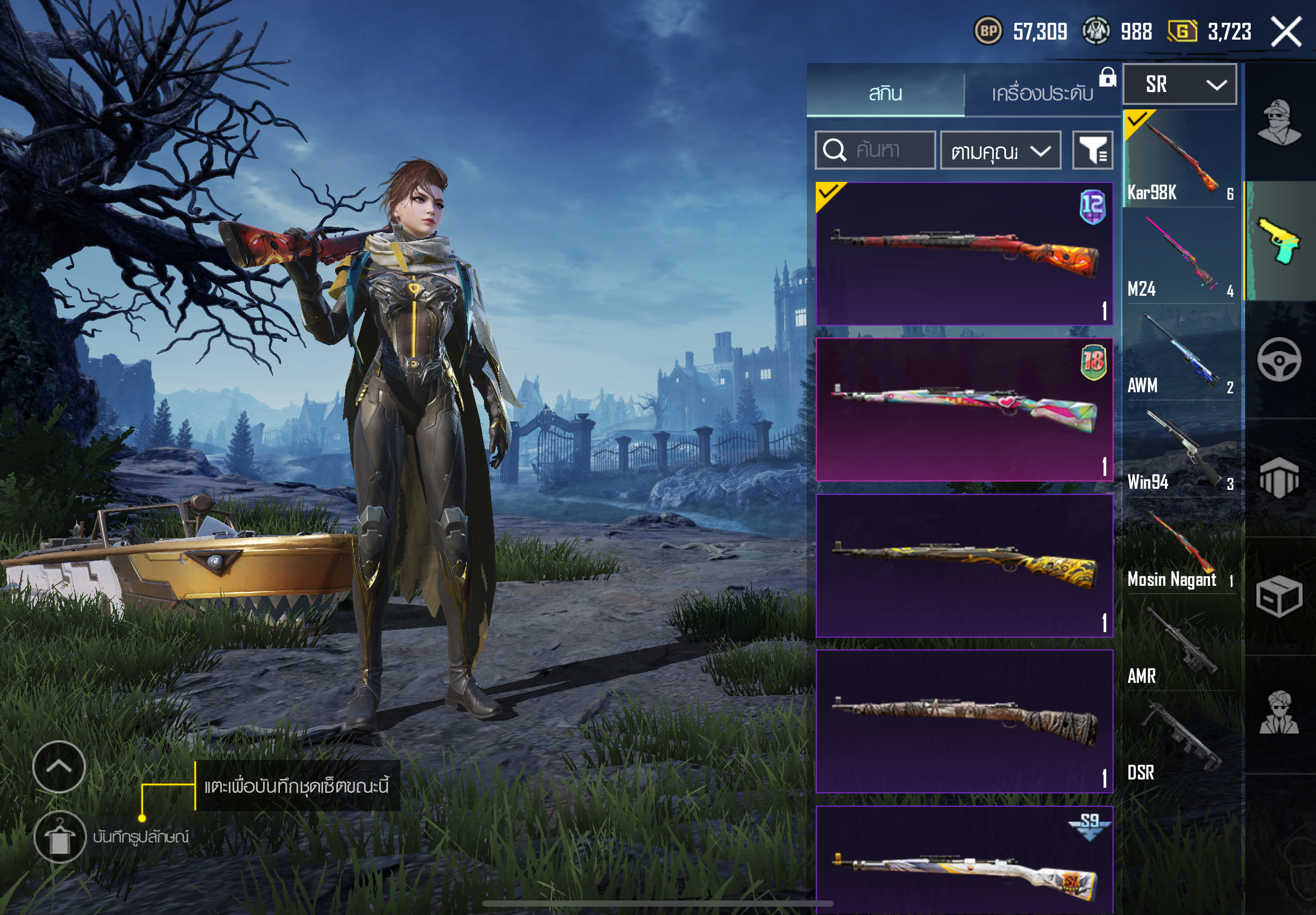Open the sort order dropdown
This screenshot has height=915, width=1316.
[1000, 151]
